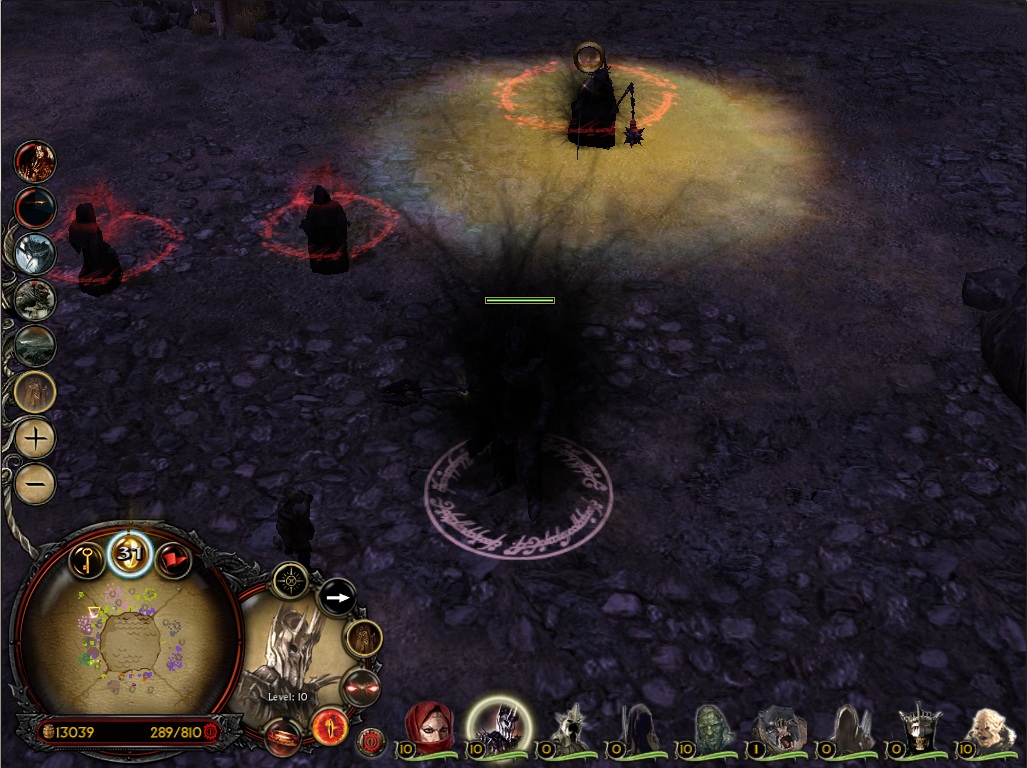Activate the glowing red eyes ability

coord(360,688)
